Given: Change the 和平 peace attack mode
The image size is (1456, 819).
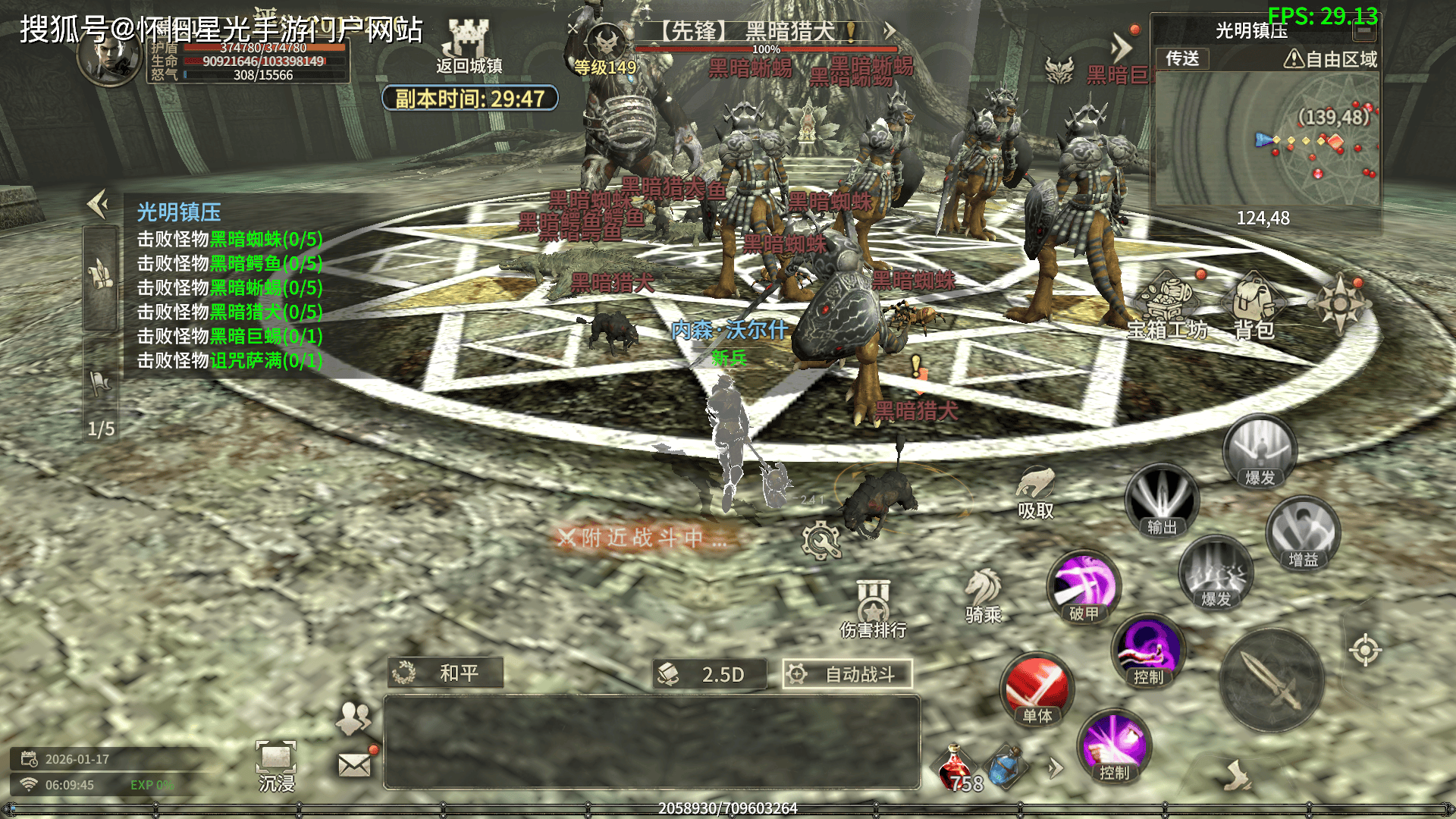Looking at the screenshot, I should (x=445, y=673).
